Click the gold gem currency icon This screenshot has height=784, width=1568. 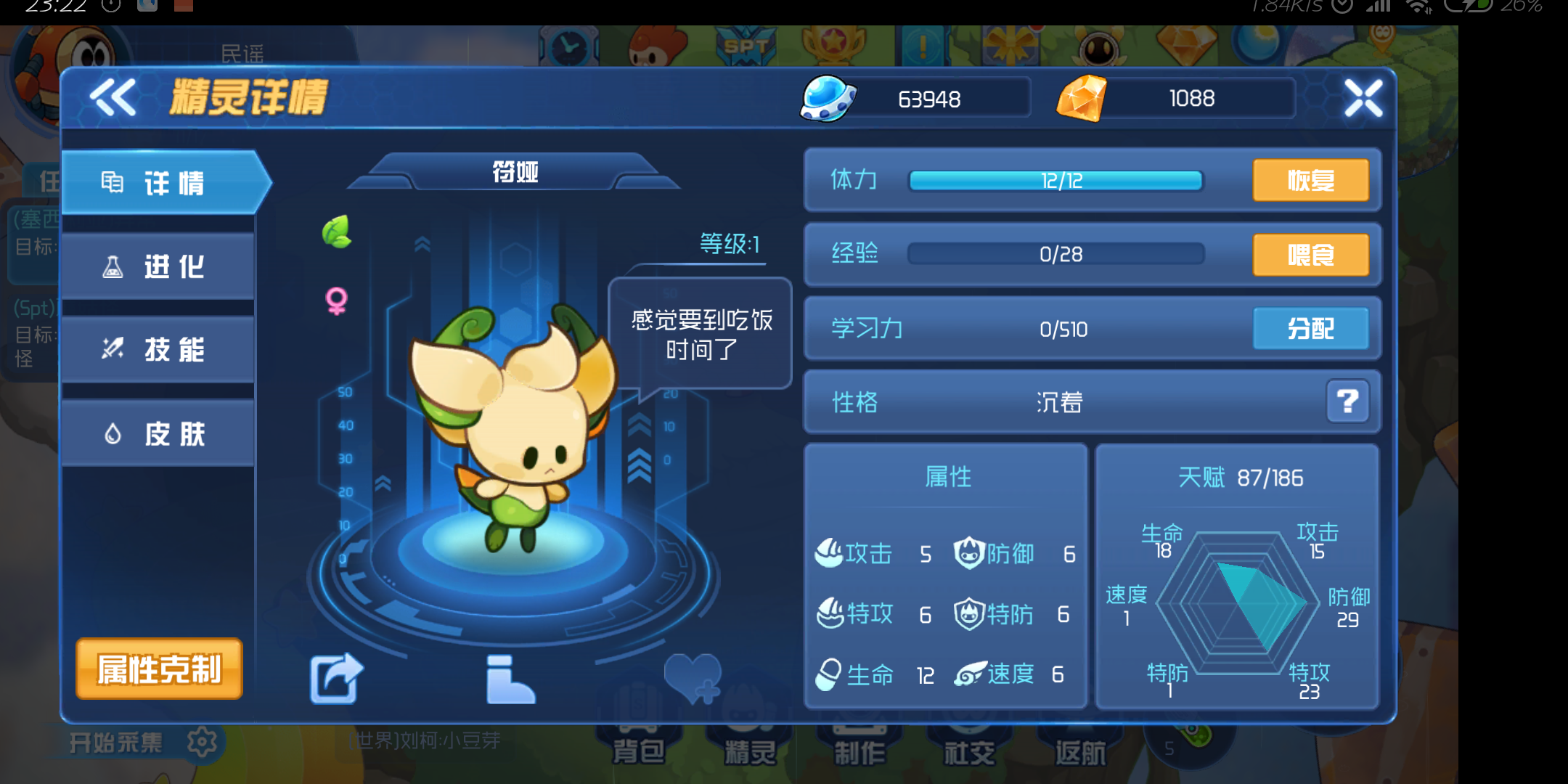coord(1085,98)
